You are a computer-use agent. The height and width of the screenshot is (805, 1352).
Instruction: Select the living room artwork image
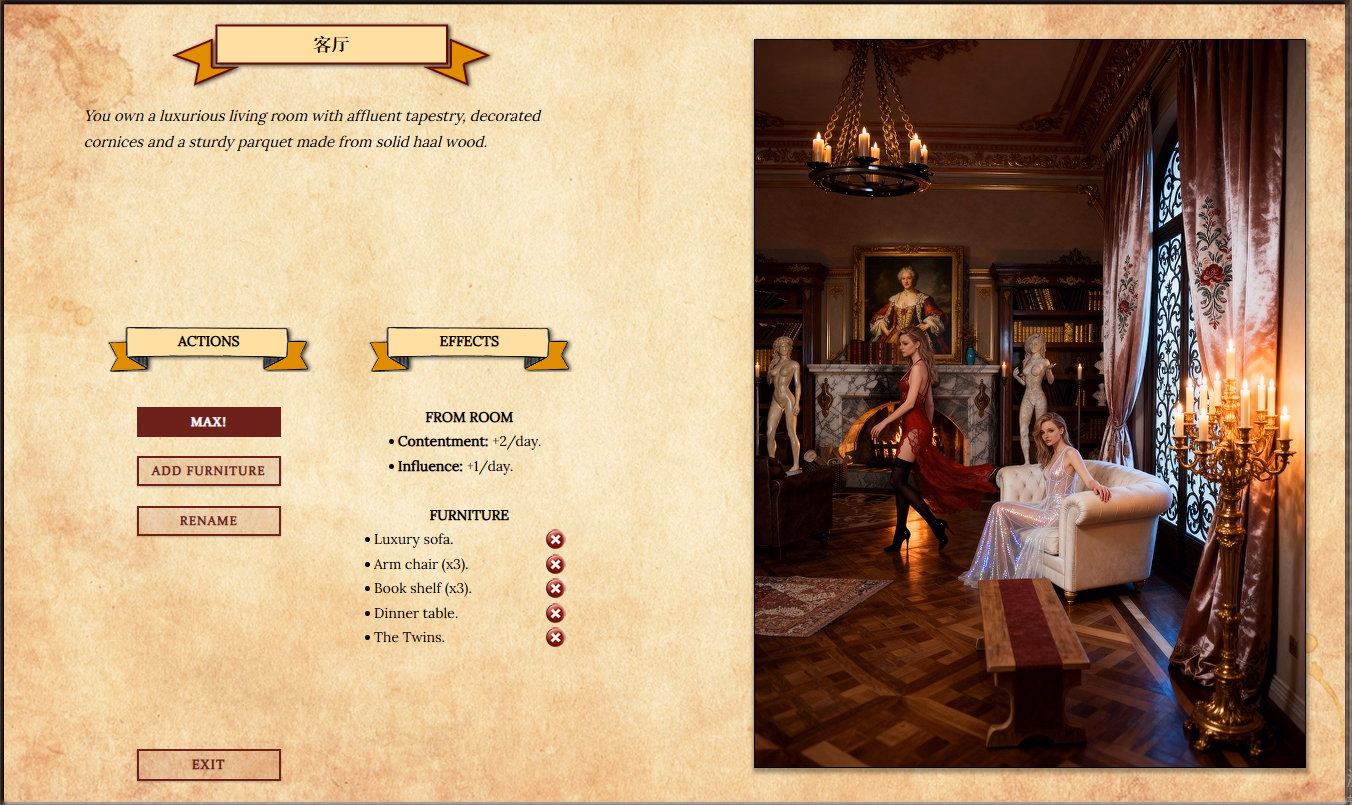click(1029, 403)
